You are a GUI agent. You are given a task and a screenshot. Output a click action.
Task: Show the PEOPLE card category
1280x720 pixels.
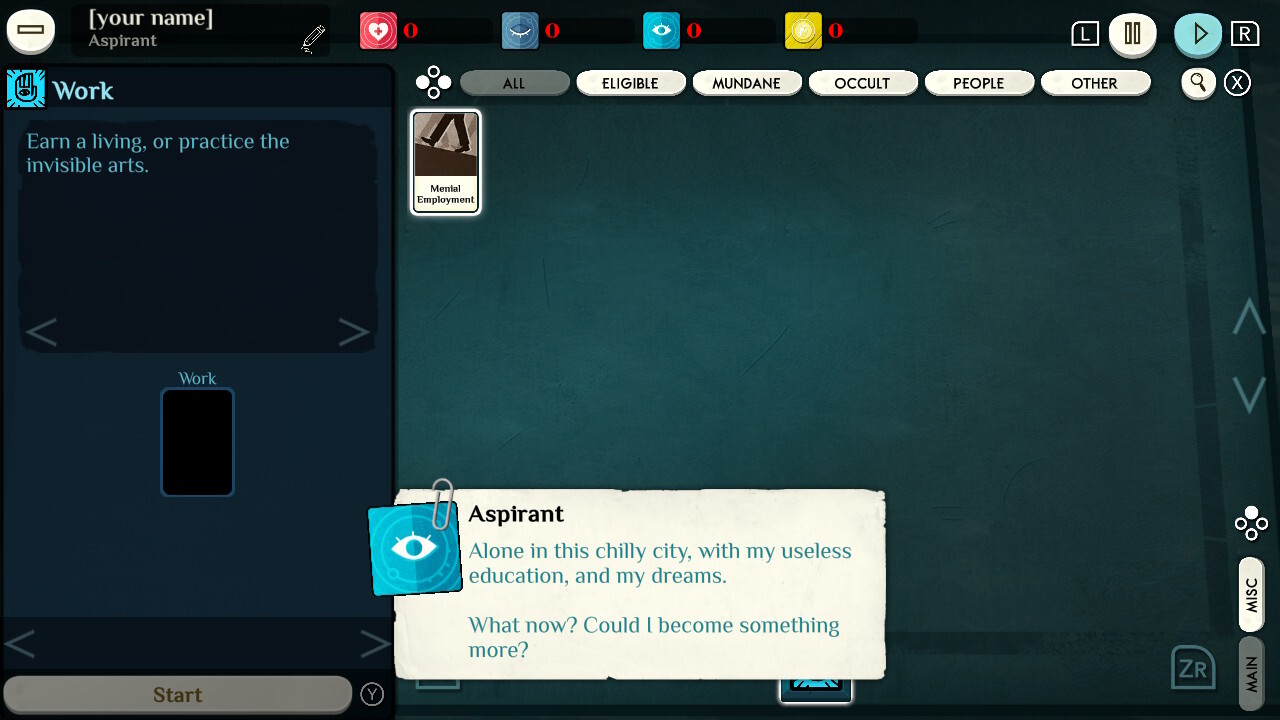[x=978, y=83]
